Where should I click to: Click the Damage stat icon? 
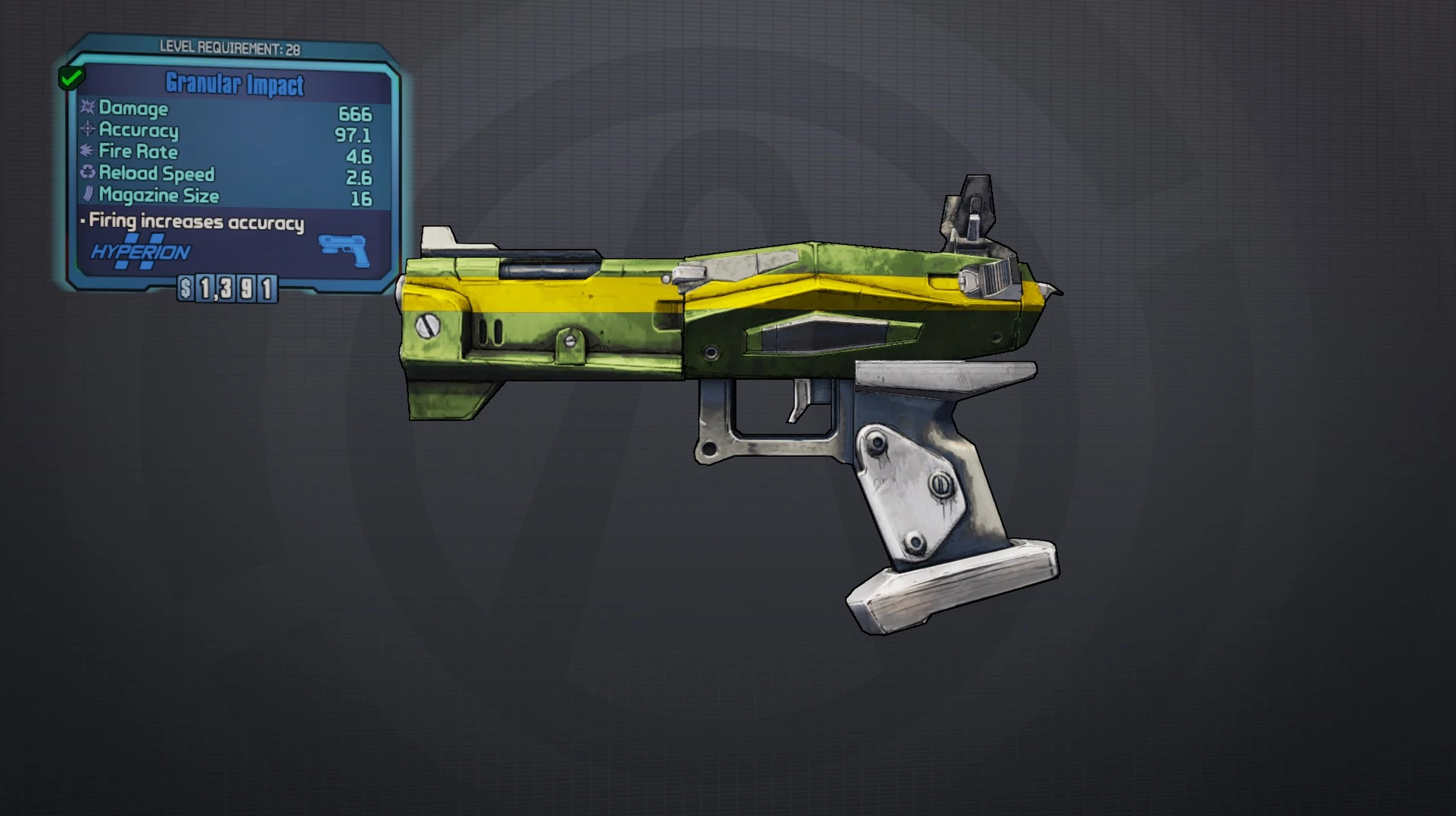coord(86,109)
